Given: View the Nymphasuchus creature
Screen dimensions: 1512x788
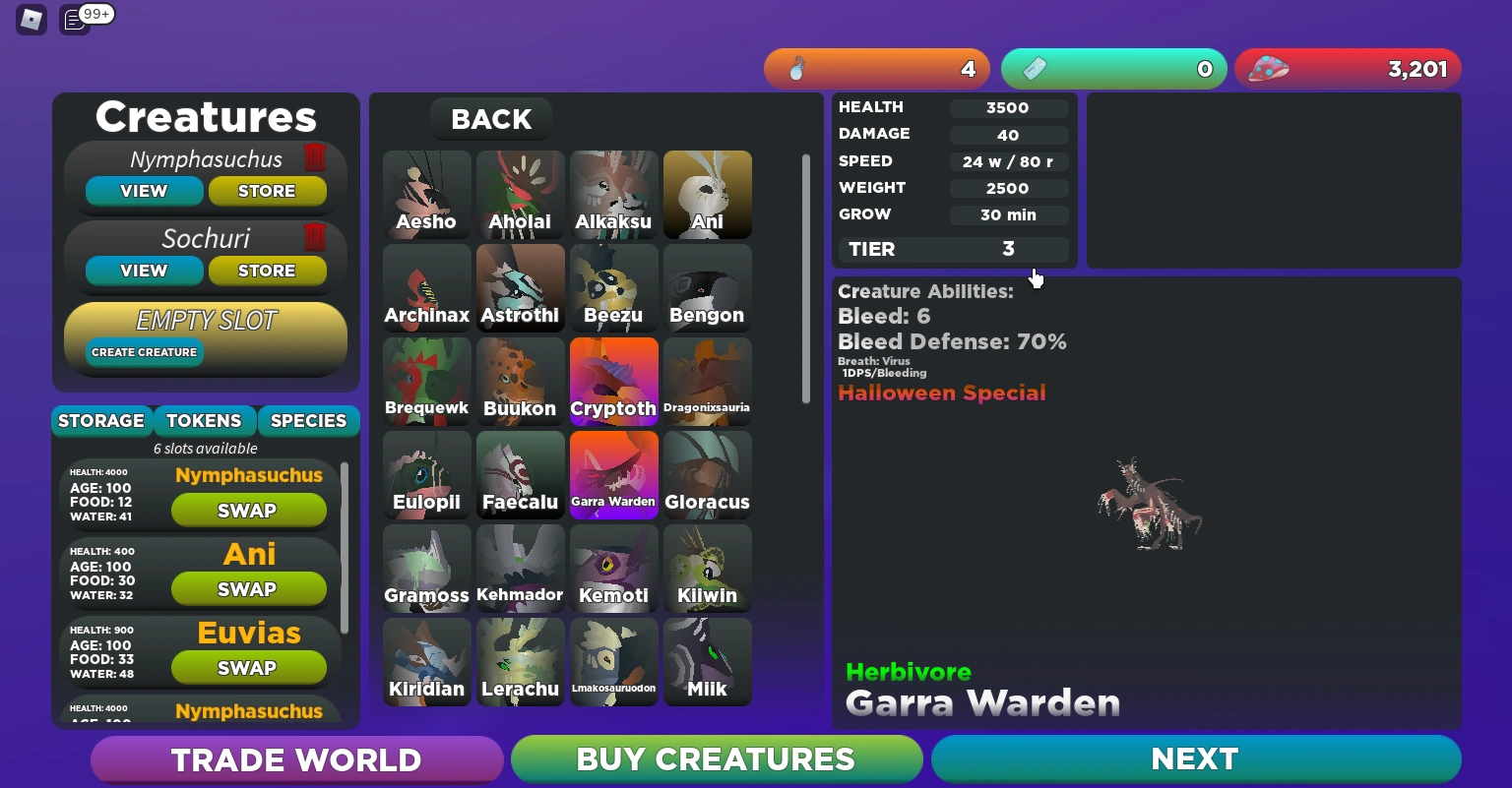Looking at the screenshot, I should coord(144,191).
